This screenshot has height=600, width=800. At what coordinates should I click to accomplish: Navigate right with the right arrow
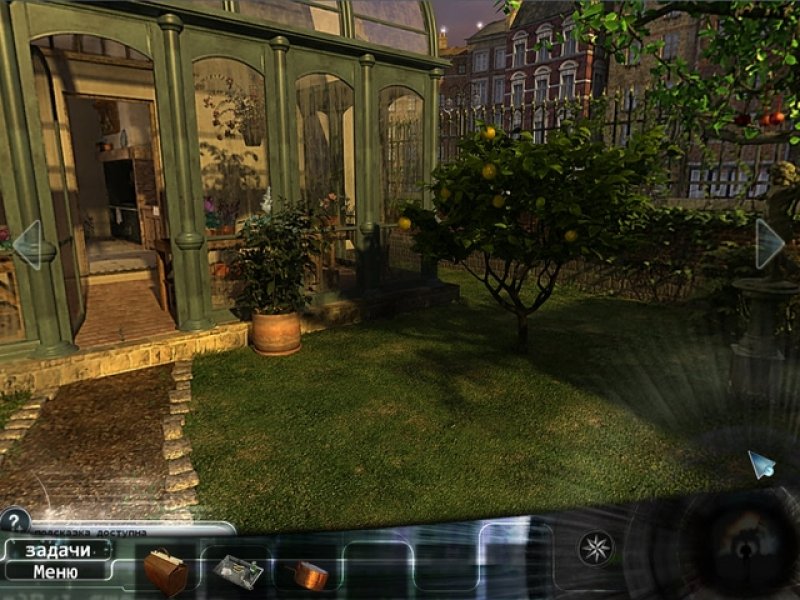pos(768,244)
